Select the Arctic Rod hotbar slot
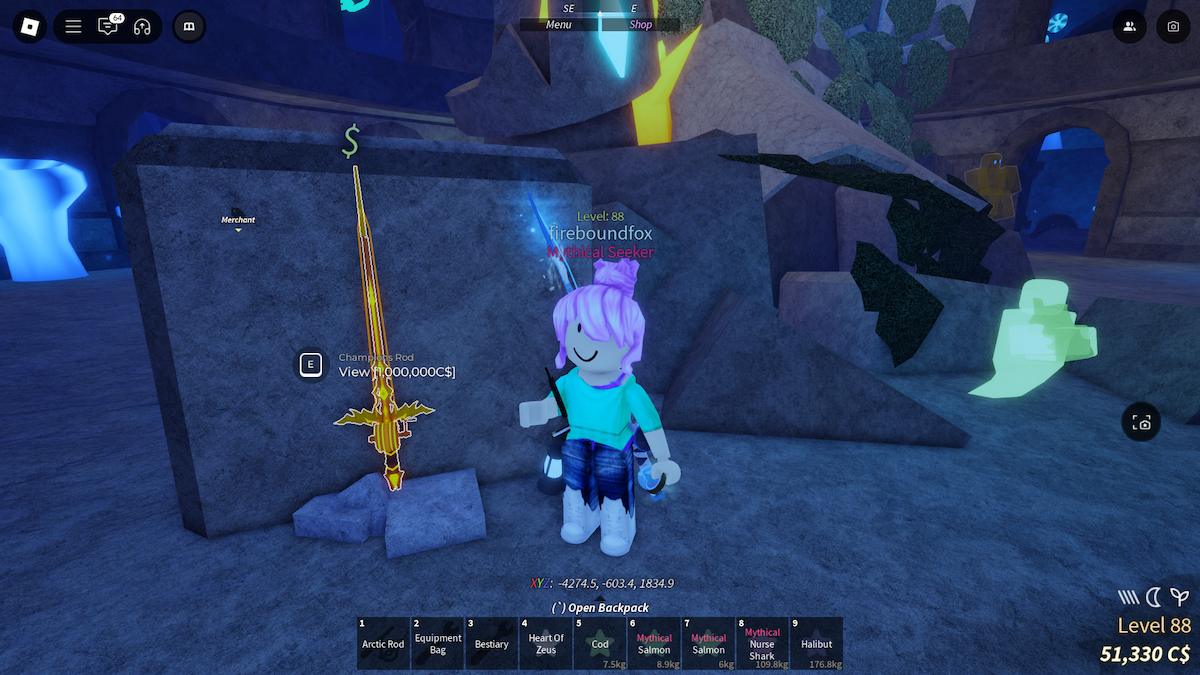 383,644
